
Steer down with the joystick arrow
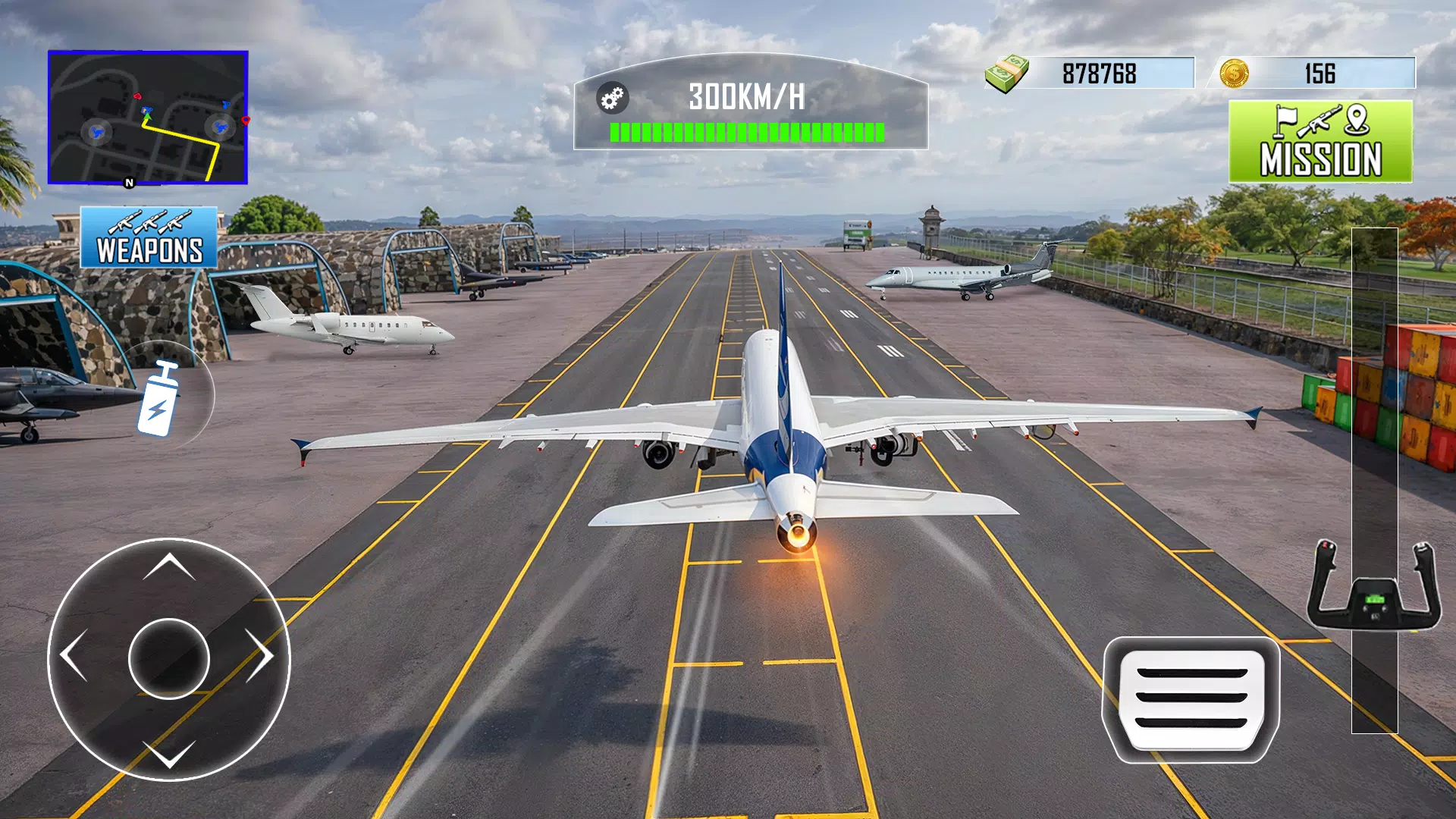point(169,753)
